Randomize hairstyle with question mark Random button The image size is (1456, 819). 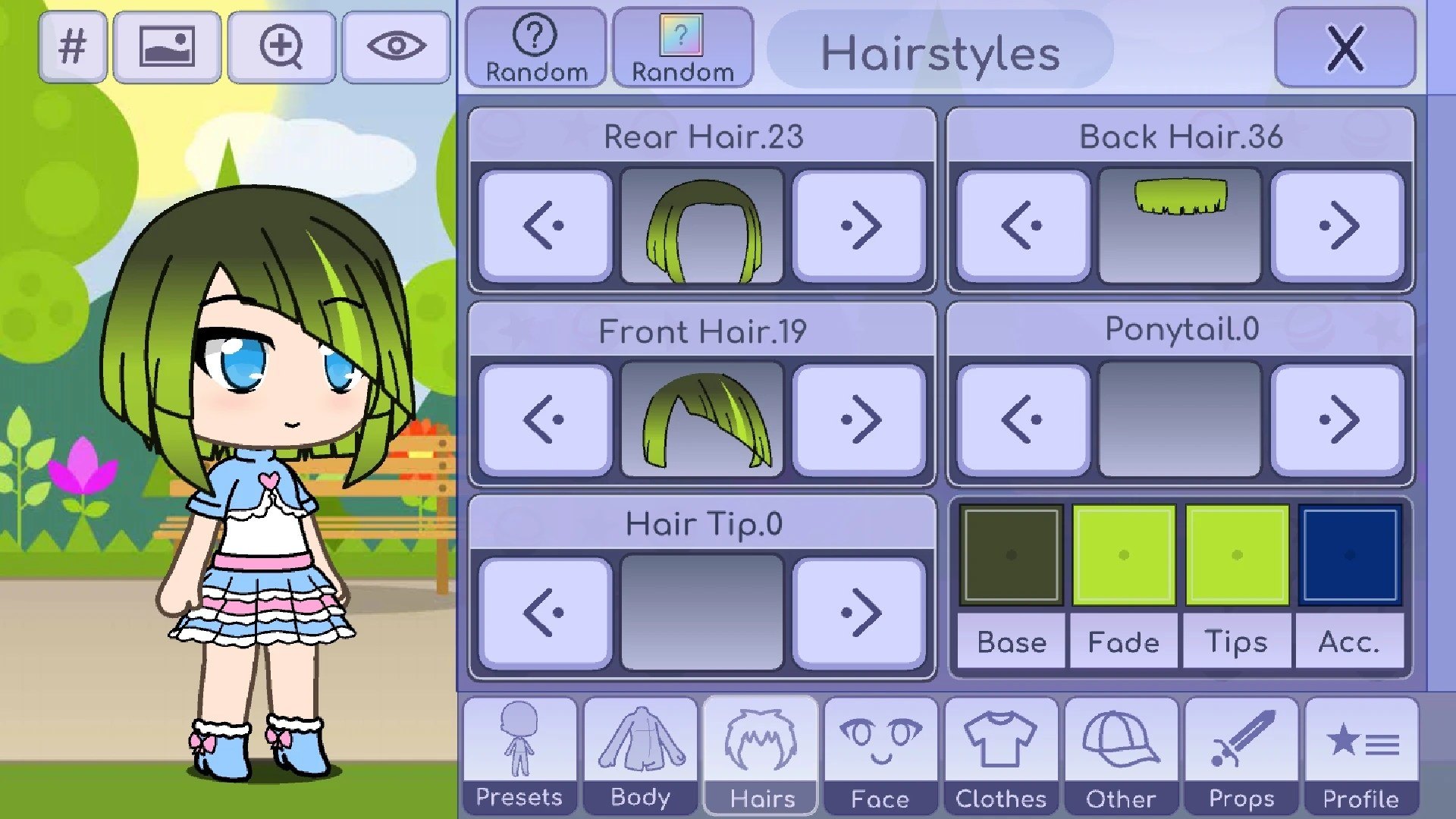click(536, 49)
